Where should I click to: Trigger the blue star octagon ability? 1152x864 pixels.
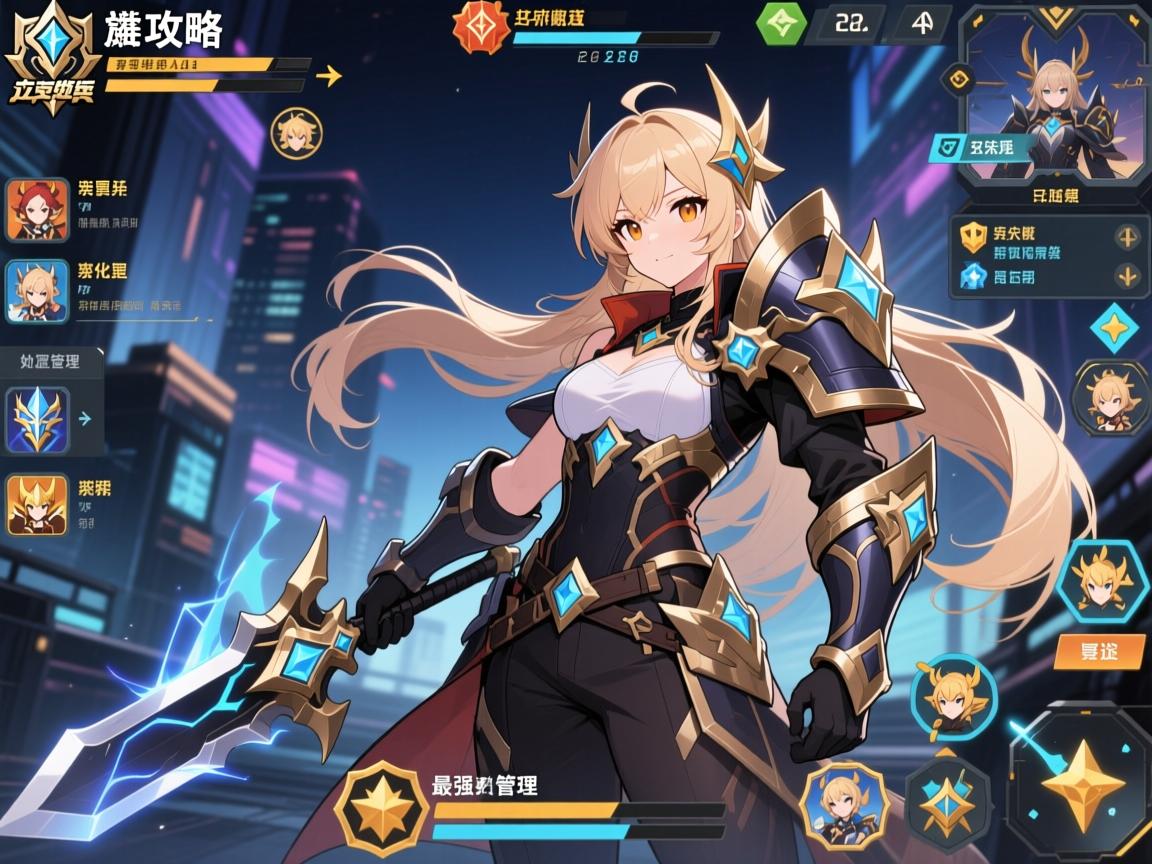tap(947, 799)
